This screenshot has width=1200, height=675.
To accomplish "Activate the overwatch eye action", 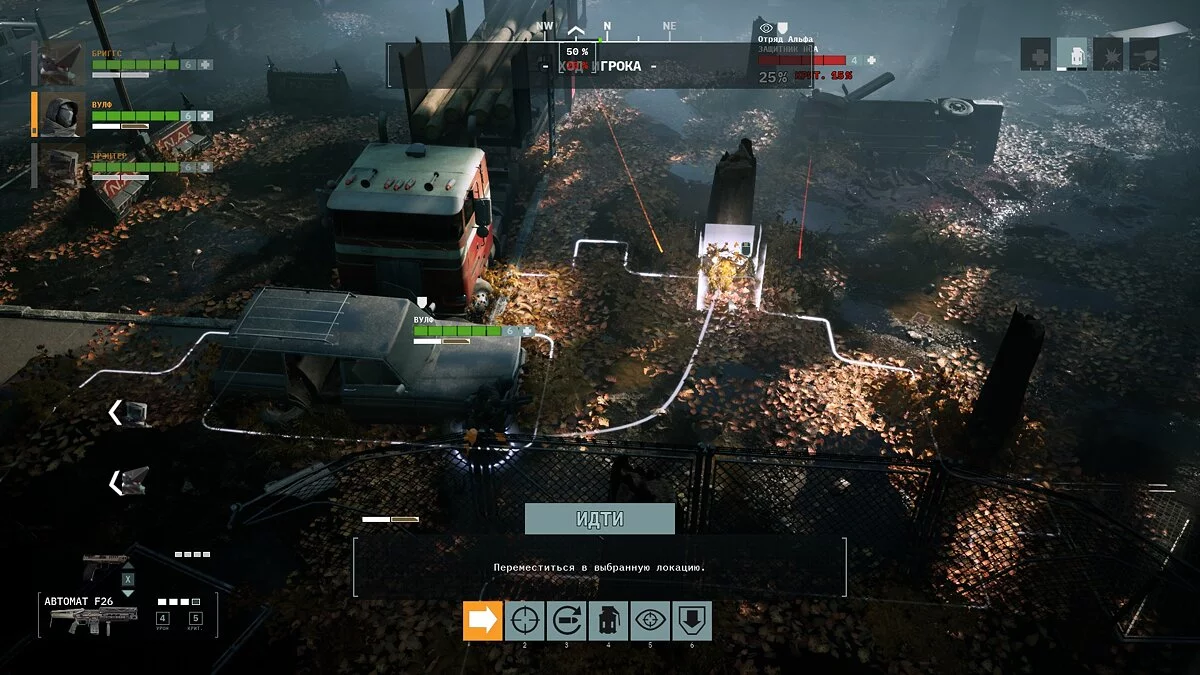I will click(650, 621).
